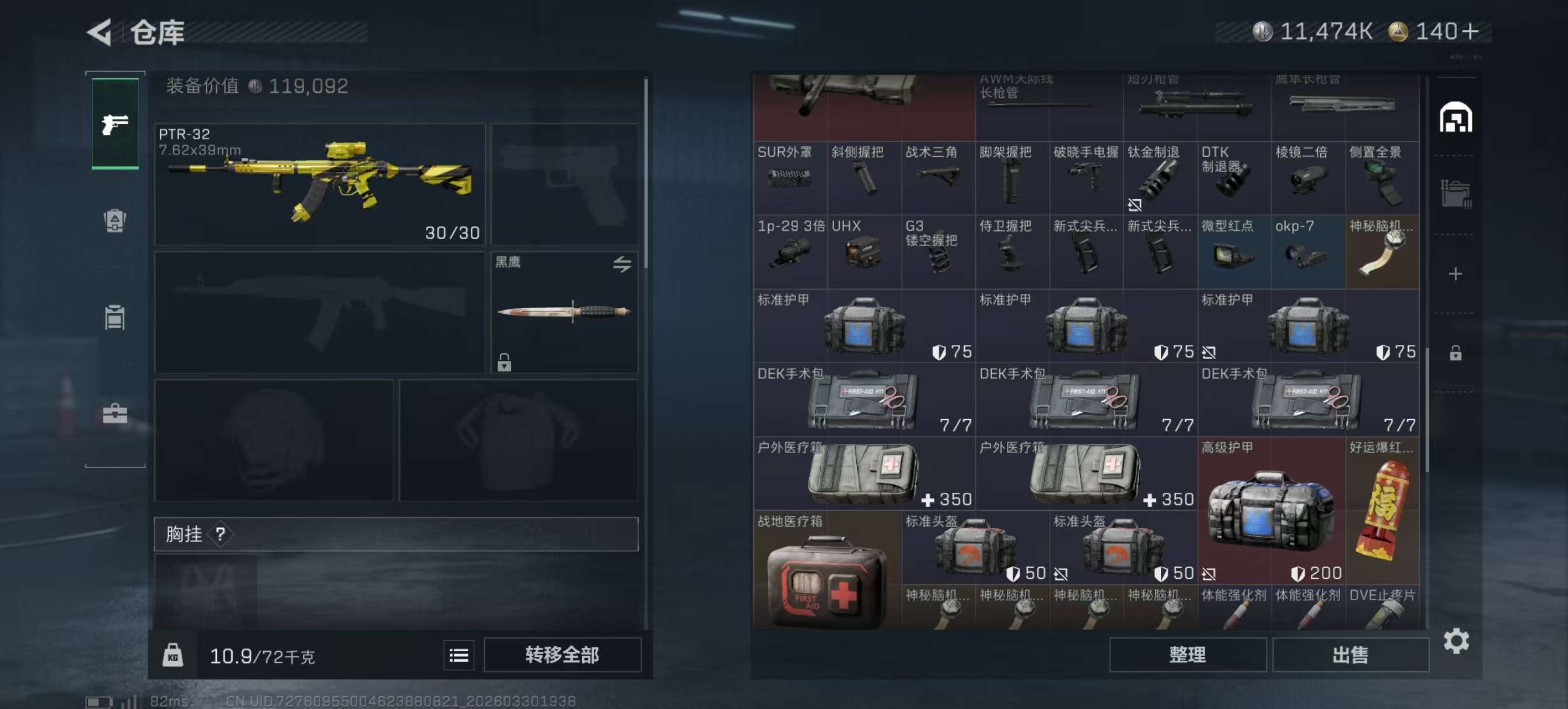Switch to the briefcase category tab
This screenshot has height=709, width=1568.
115,414
